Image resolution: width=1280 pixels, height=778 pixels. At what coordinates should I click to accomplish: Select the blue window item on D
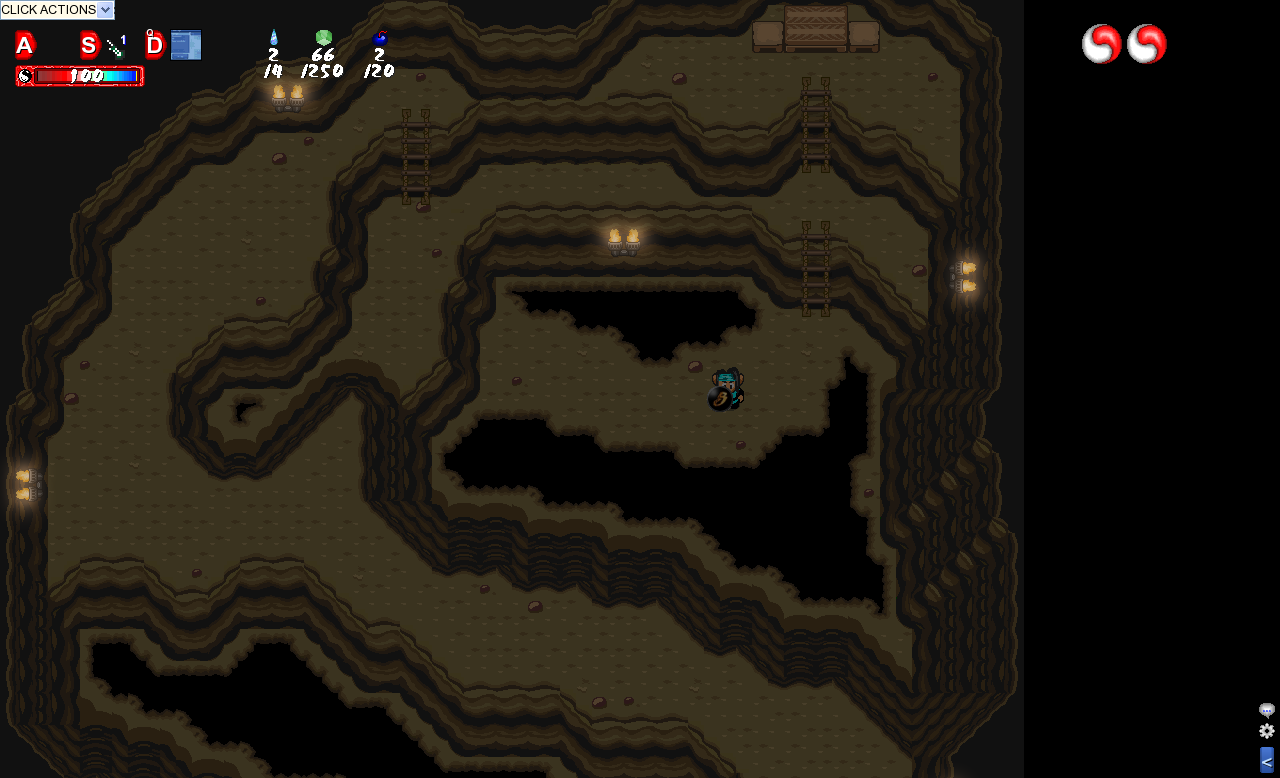click(x=186, y=45)
